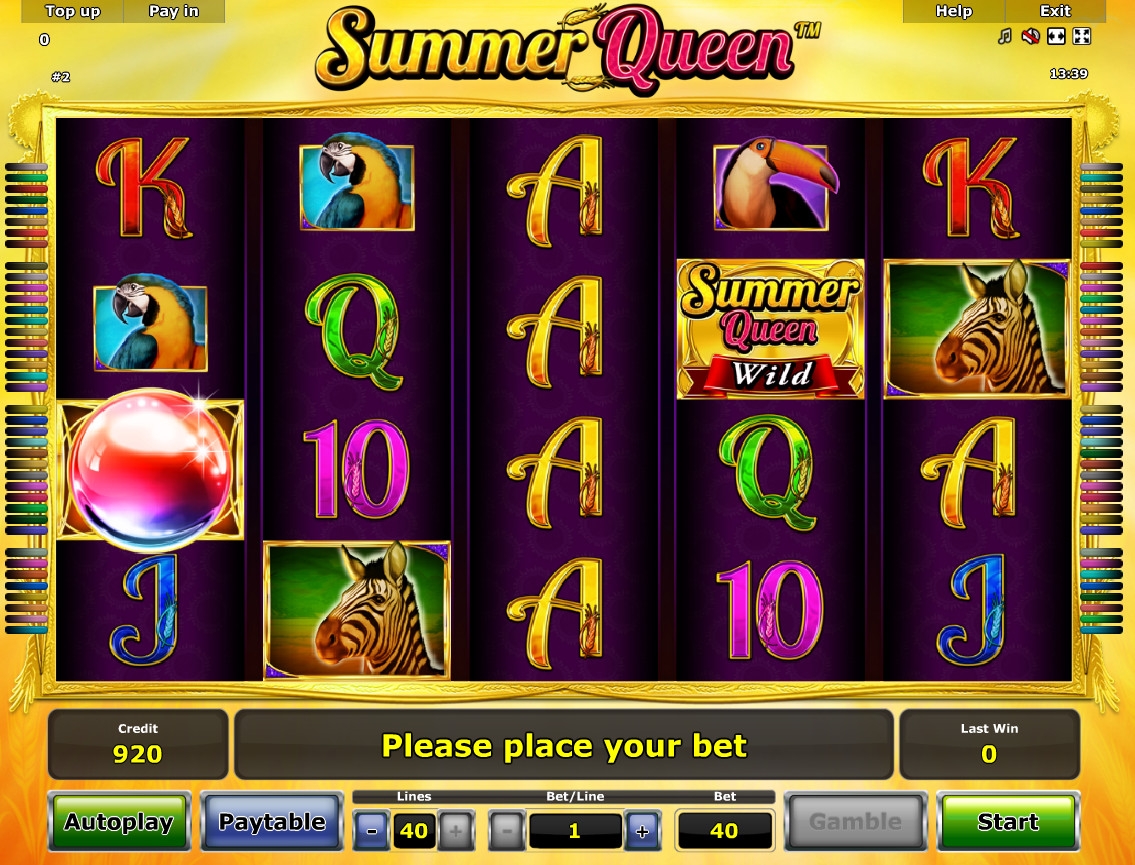1135x865 pixels.
Task: Toggle the music note icon
Action: pos(1005,37)
